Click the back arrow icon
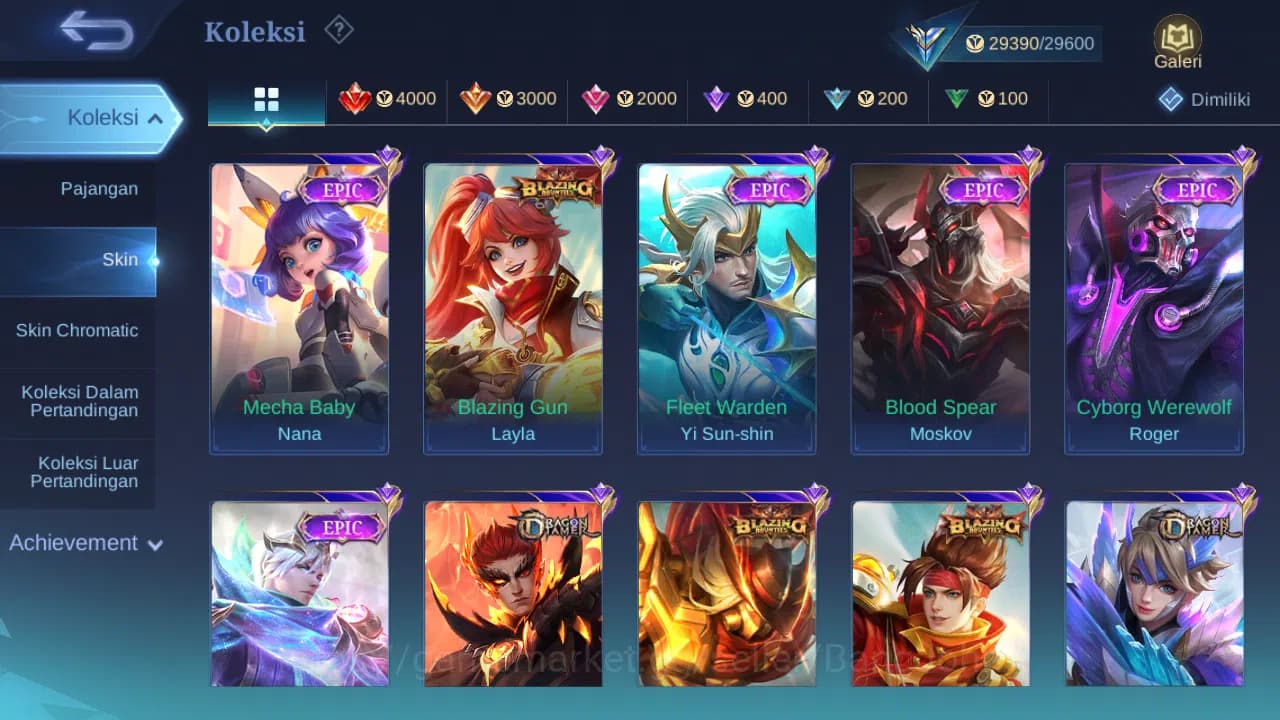Viewport: 1280px width, 720px height. pyautogui.click(x=94, y=30)
